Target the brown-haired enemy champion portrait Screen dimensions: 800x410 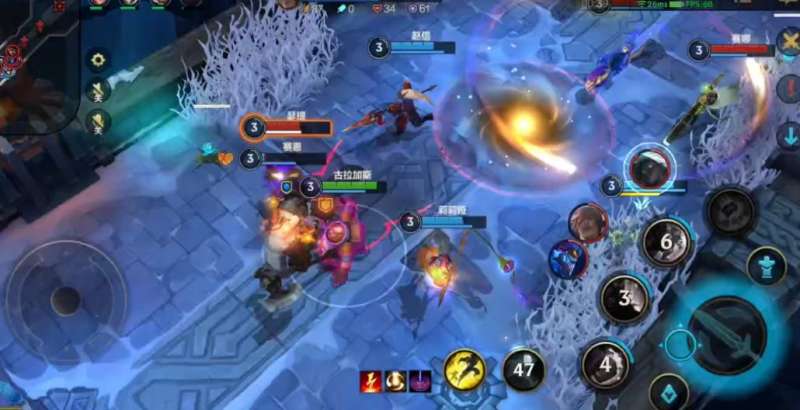click(x=588, y=222)
